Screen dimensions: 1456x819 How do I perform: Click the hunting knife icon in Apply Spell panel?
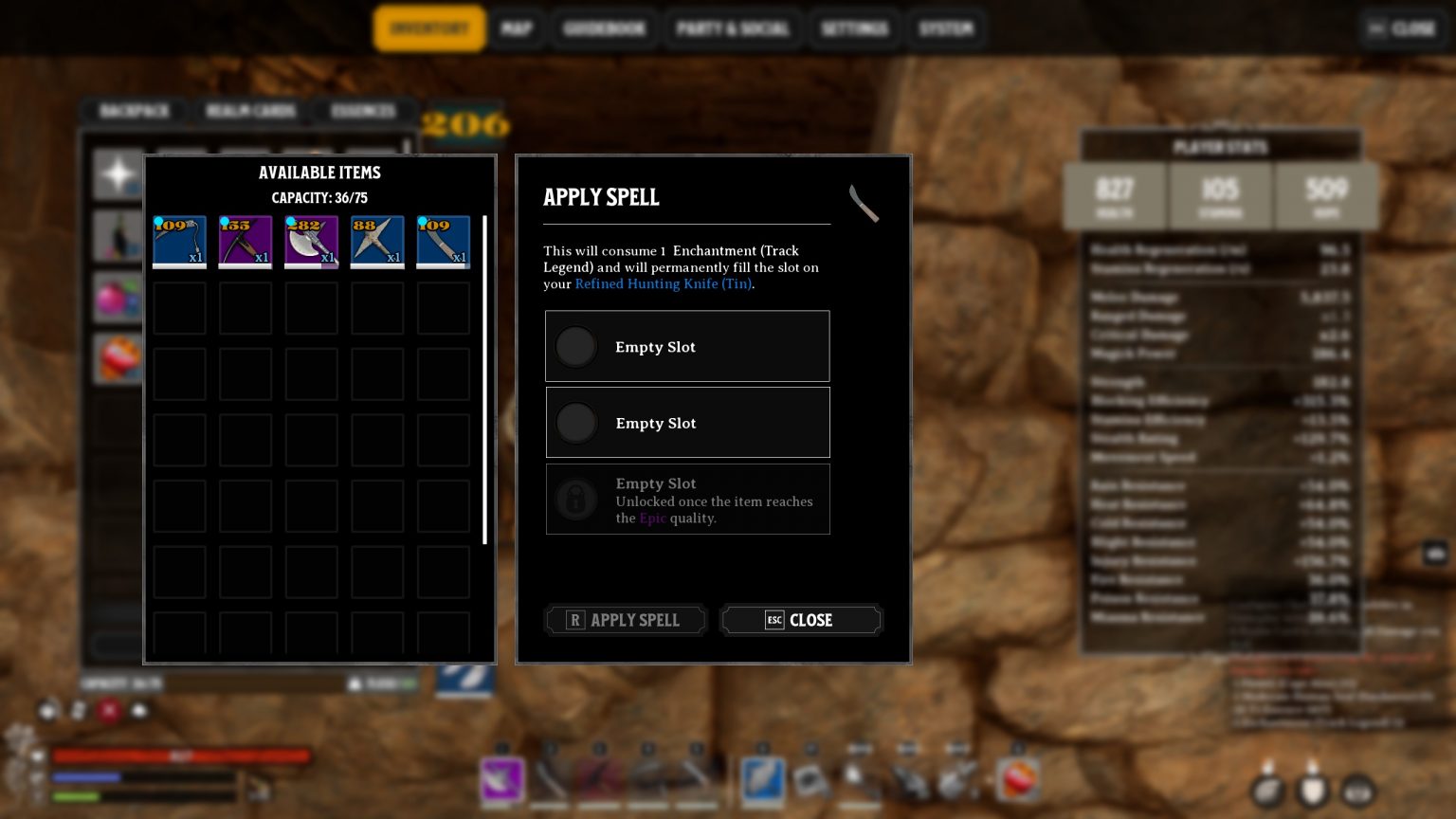click(864, 203)
